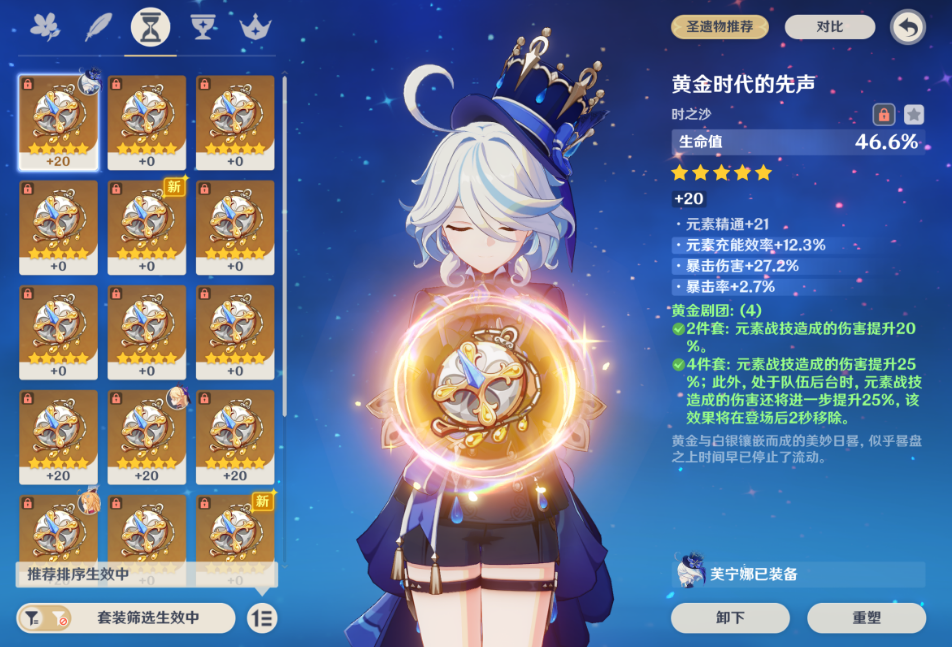The height and width of the screenshot is (647, 952).
Task: Open the 套装筛选生效中 set filter
Action: [126, 618]
